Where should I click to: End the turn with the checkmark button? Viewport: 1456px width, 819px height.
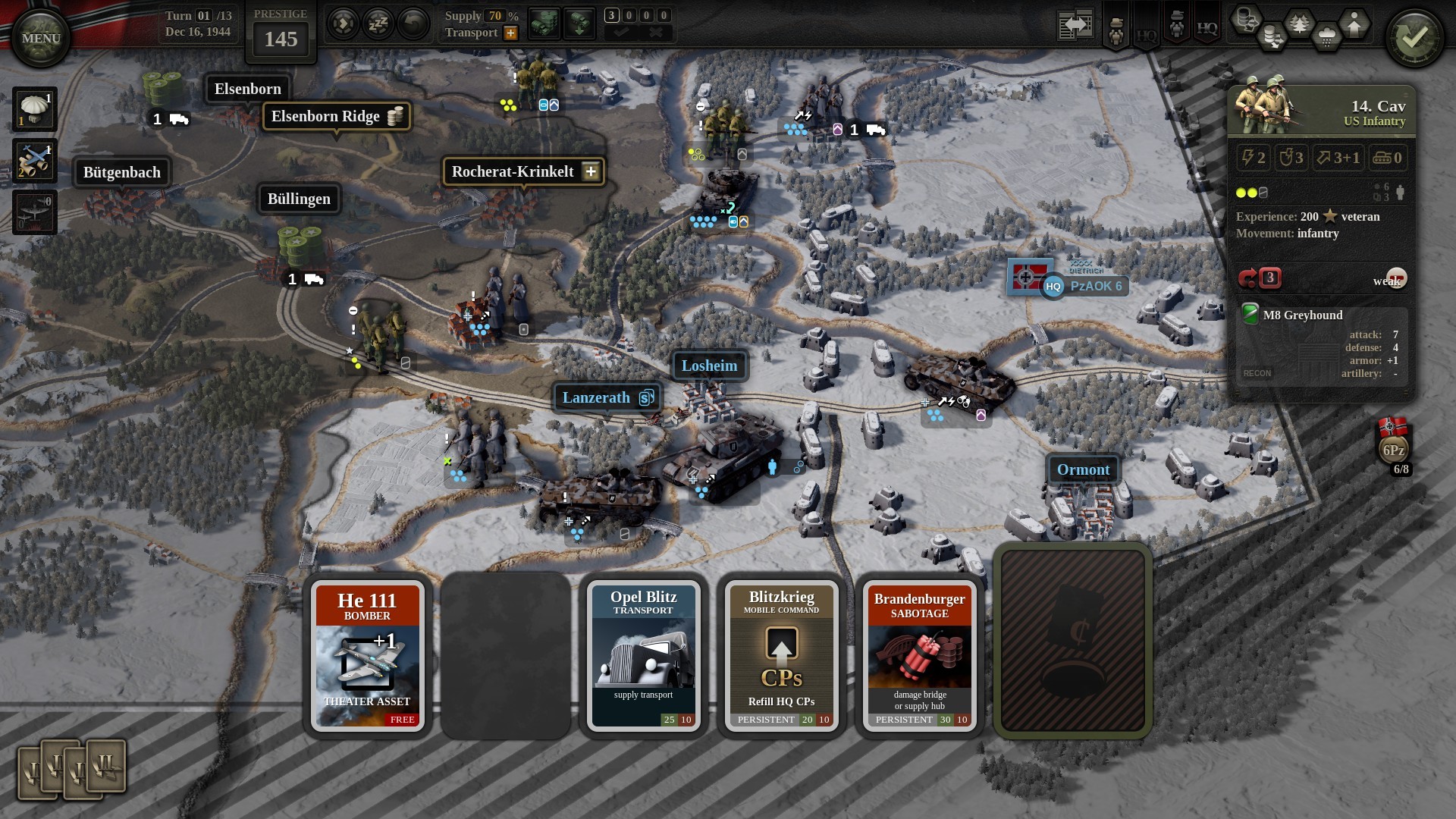(x=1414, y=38)
